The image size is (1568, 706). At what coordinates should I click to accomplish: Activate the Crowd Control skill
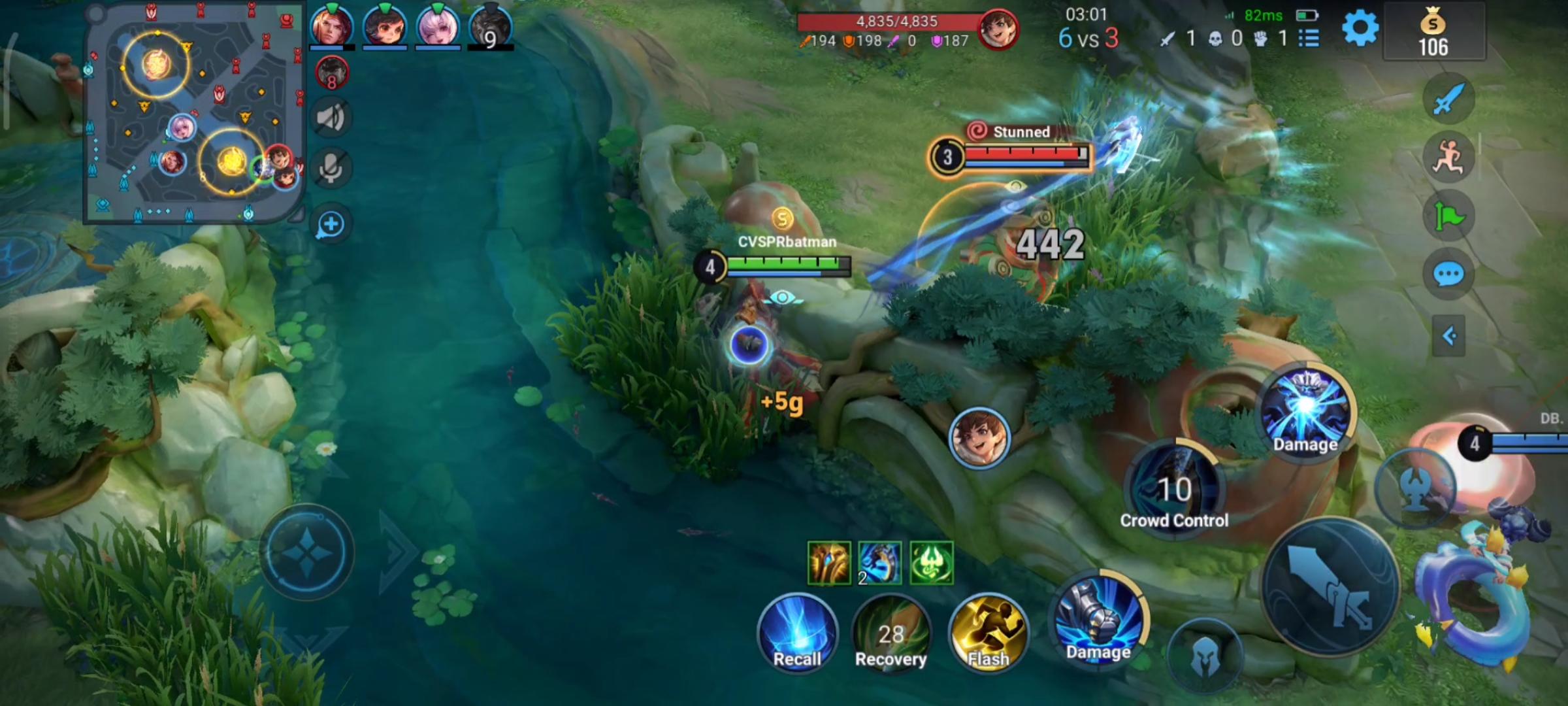[1175, 487]
